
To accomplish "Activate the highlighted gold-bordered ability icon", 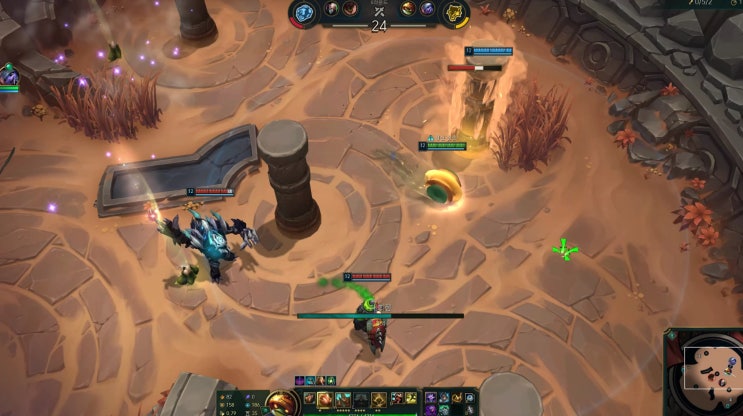I will 325,401.
